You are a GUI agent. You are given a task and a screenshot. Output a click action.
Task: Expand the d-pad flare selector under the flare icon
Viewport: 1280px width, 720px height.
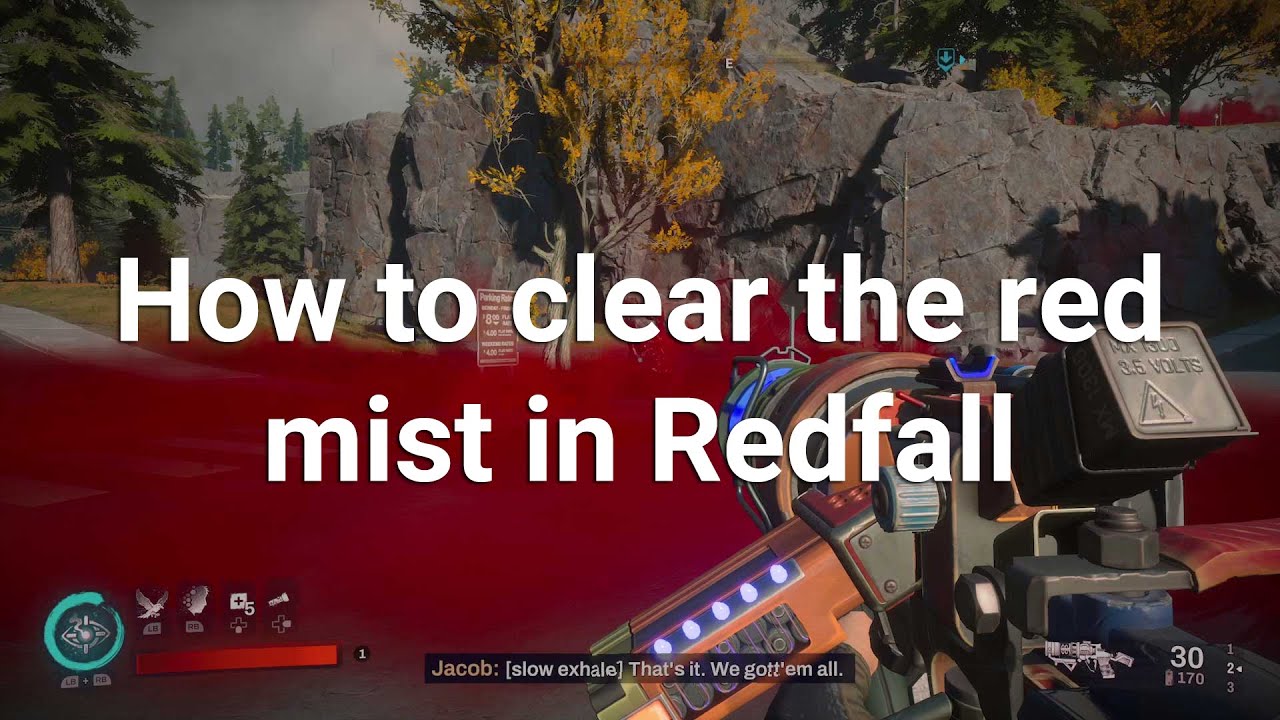click(281, 625)
